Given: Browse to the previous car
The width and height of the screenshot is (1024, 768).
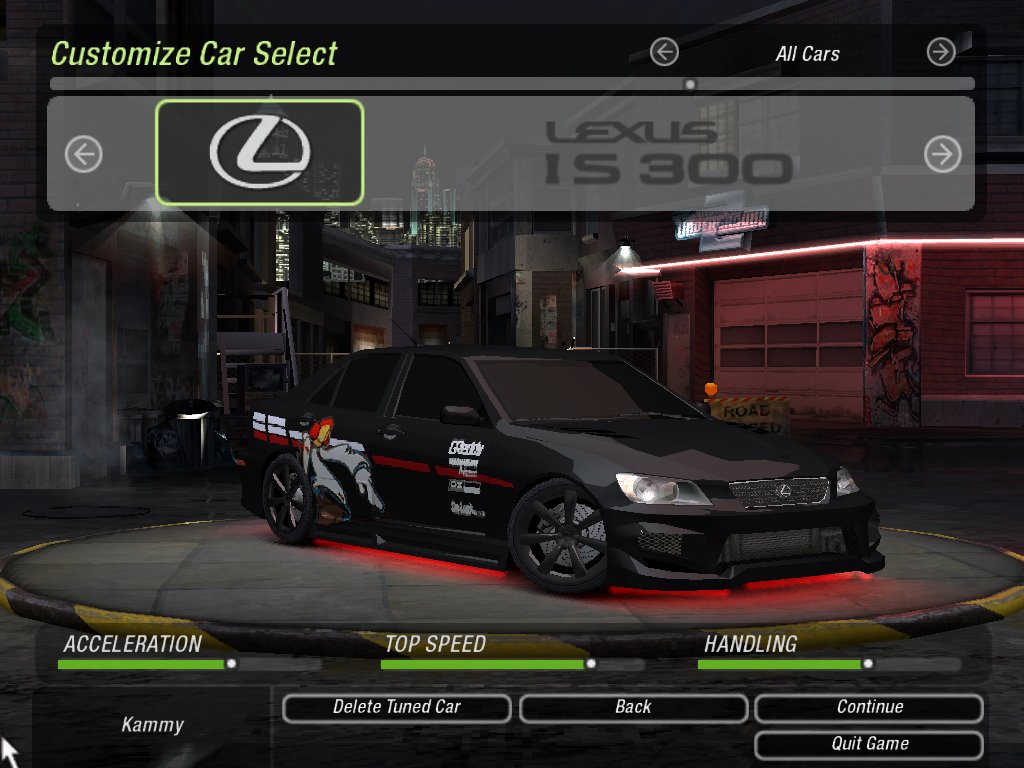Looking at the screenshot, I should (84, 154).
